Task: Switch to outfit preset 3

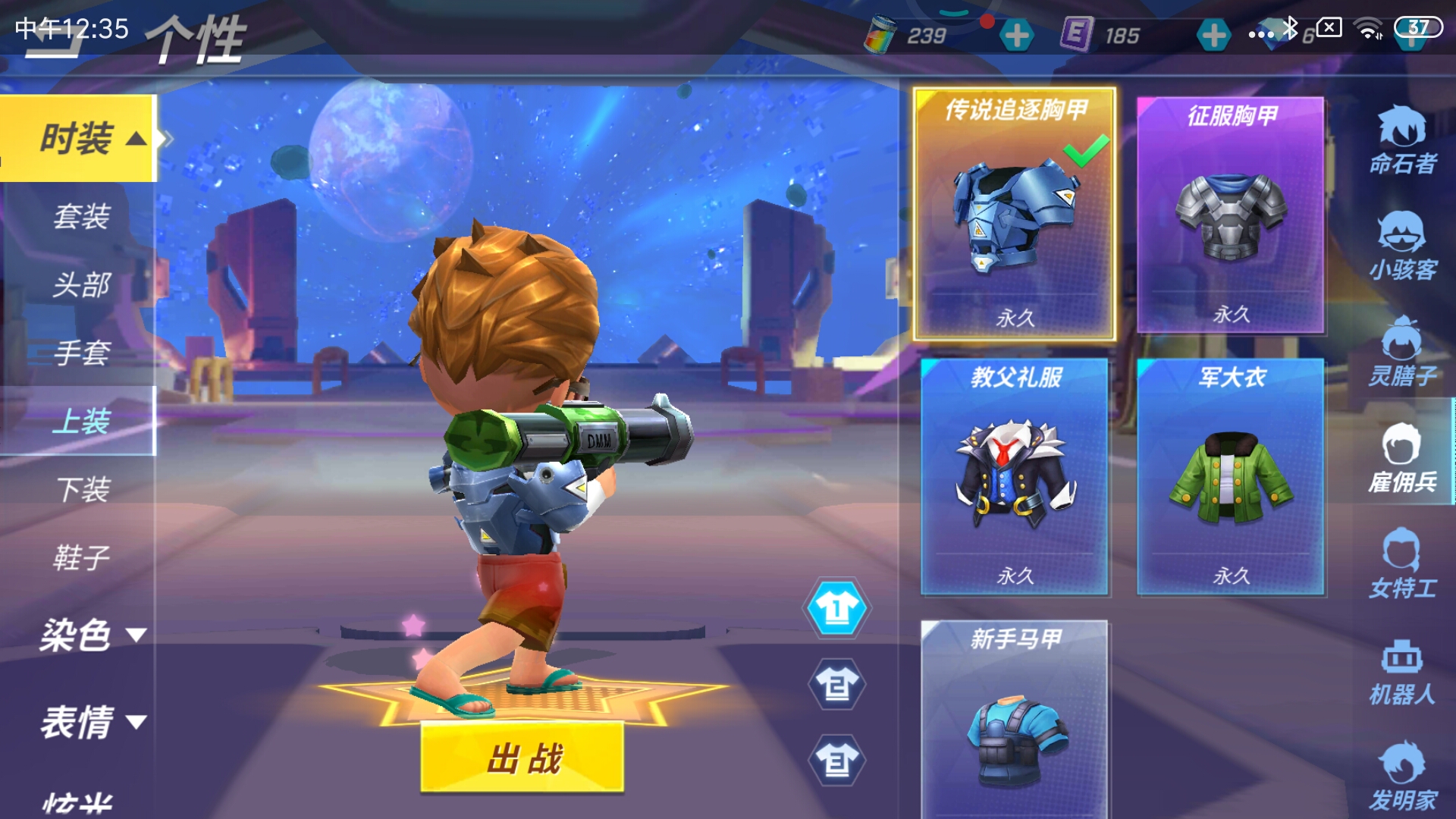Action: click(836, 761)
